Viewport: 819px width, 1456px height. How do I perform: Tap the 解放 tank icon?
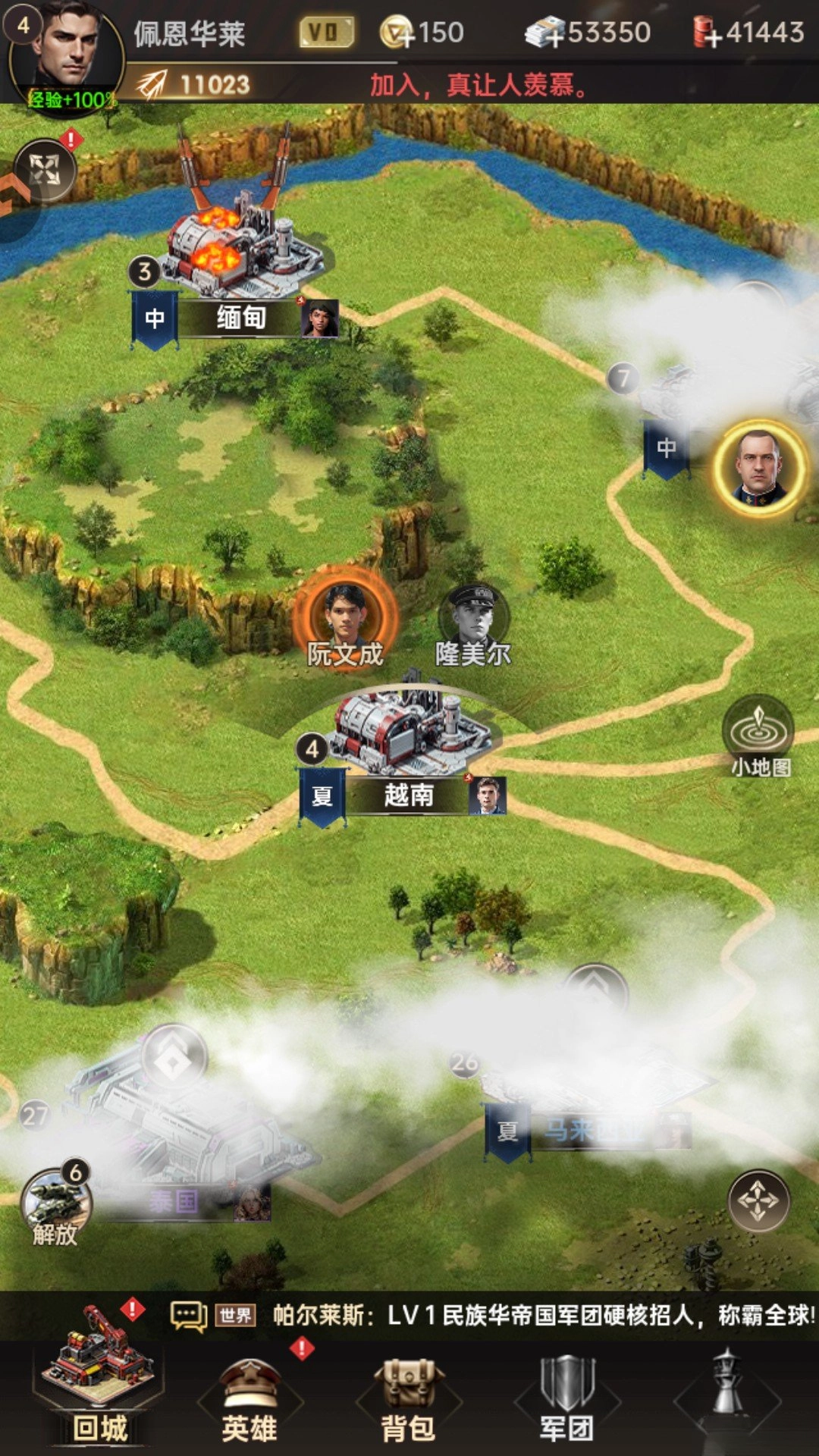55,1202
